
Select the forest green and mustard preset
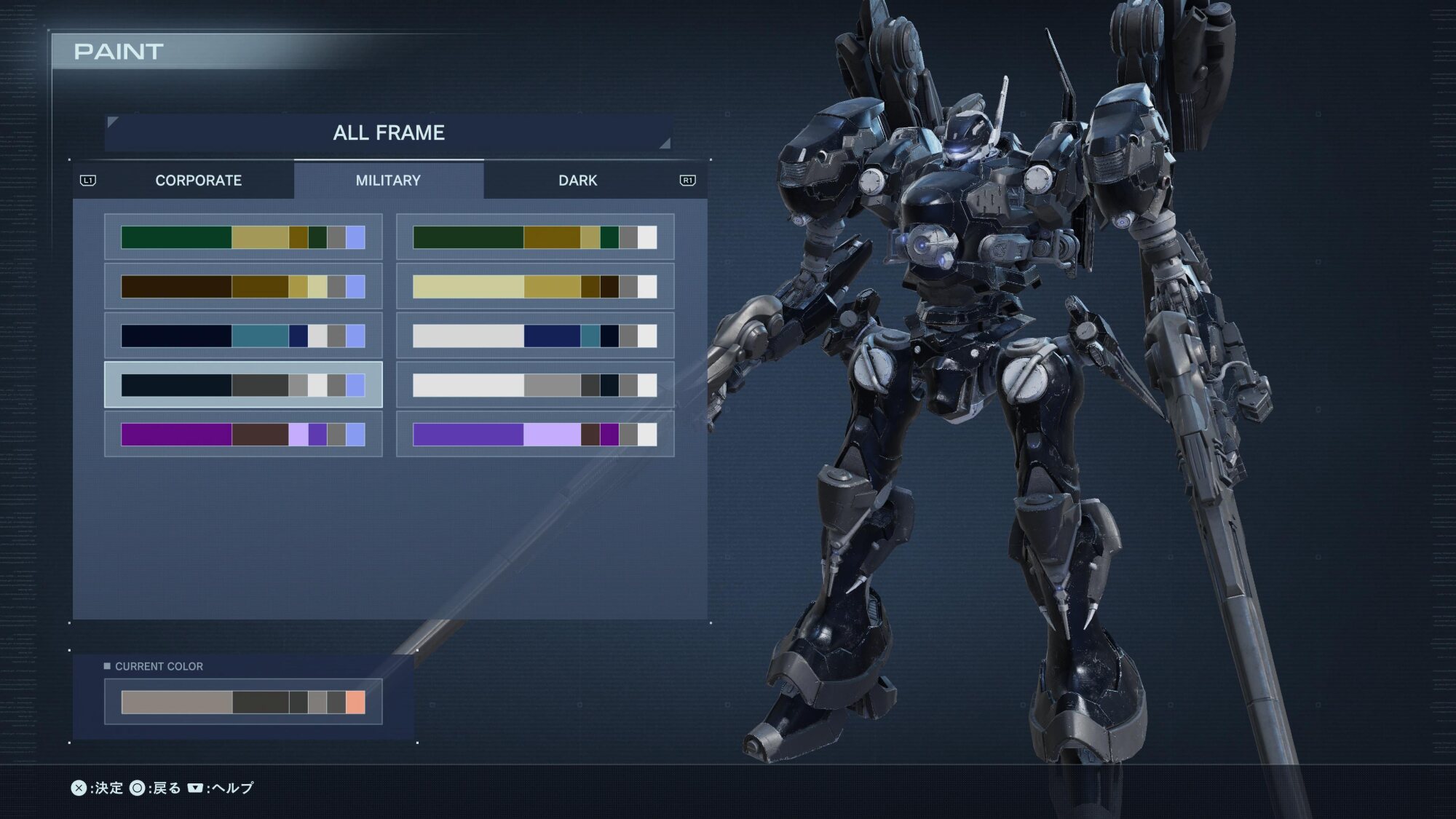535,237
